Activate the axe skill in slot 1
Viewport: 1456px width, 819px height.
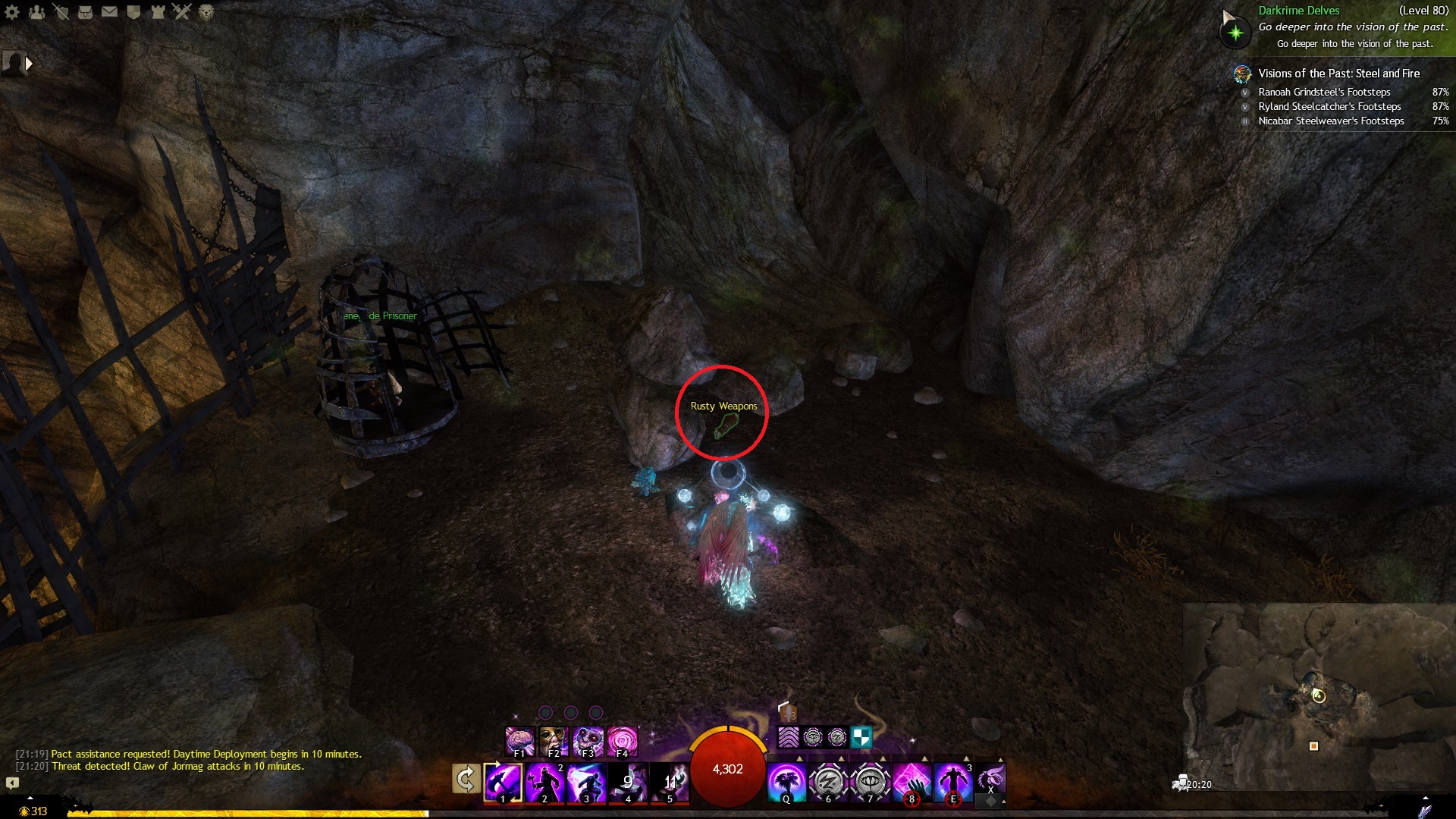504,782
